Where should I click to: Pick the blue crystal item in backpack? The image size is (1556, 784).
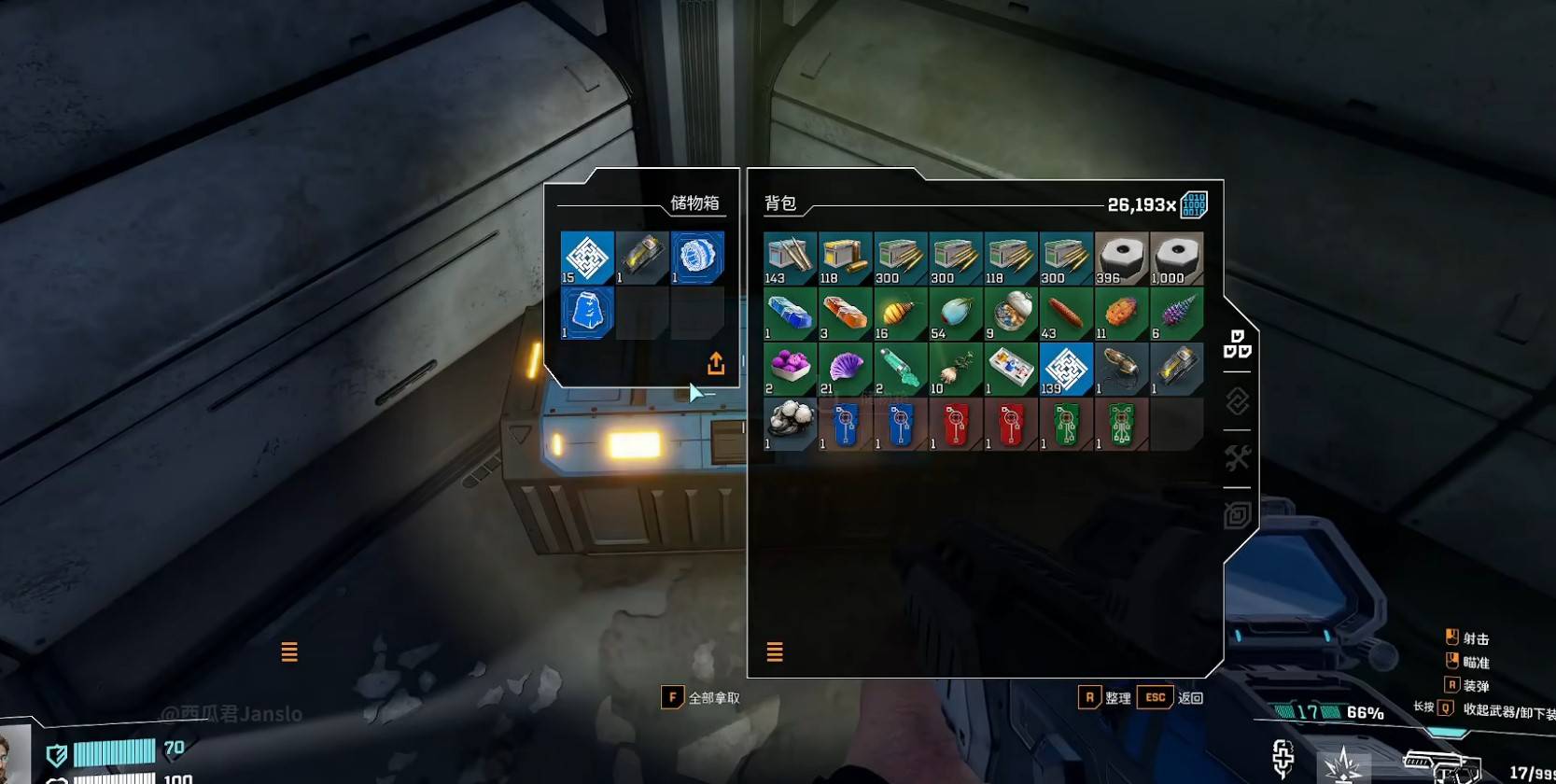click(x=790, y=314)
